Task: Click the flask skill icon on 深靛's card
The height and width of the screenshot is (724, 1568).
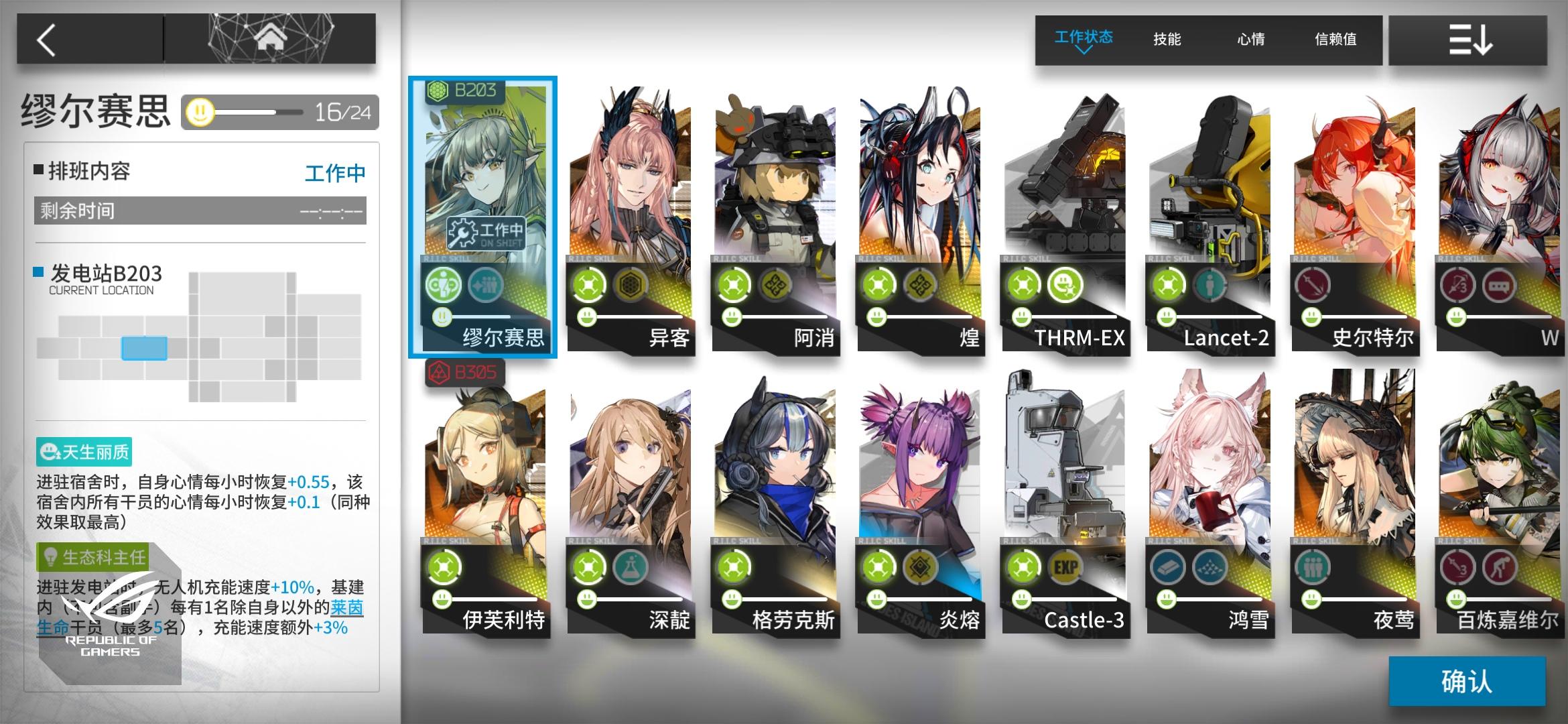Action: [631, 566]
